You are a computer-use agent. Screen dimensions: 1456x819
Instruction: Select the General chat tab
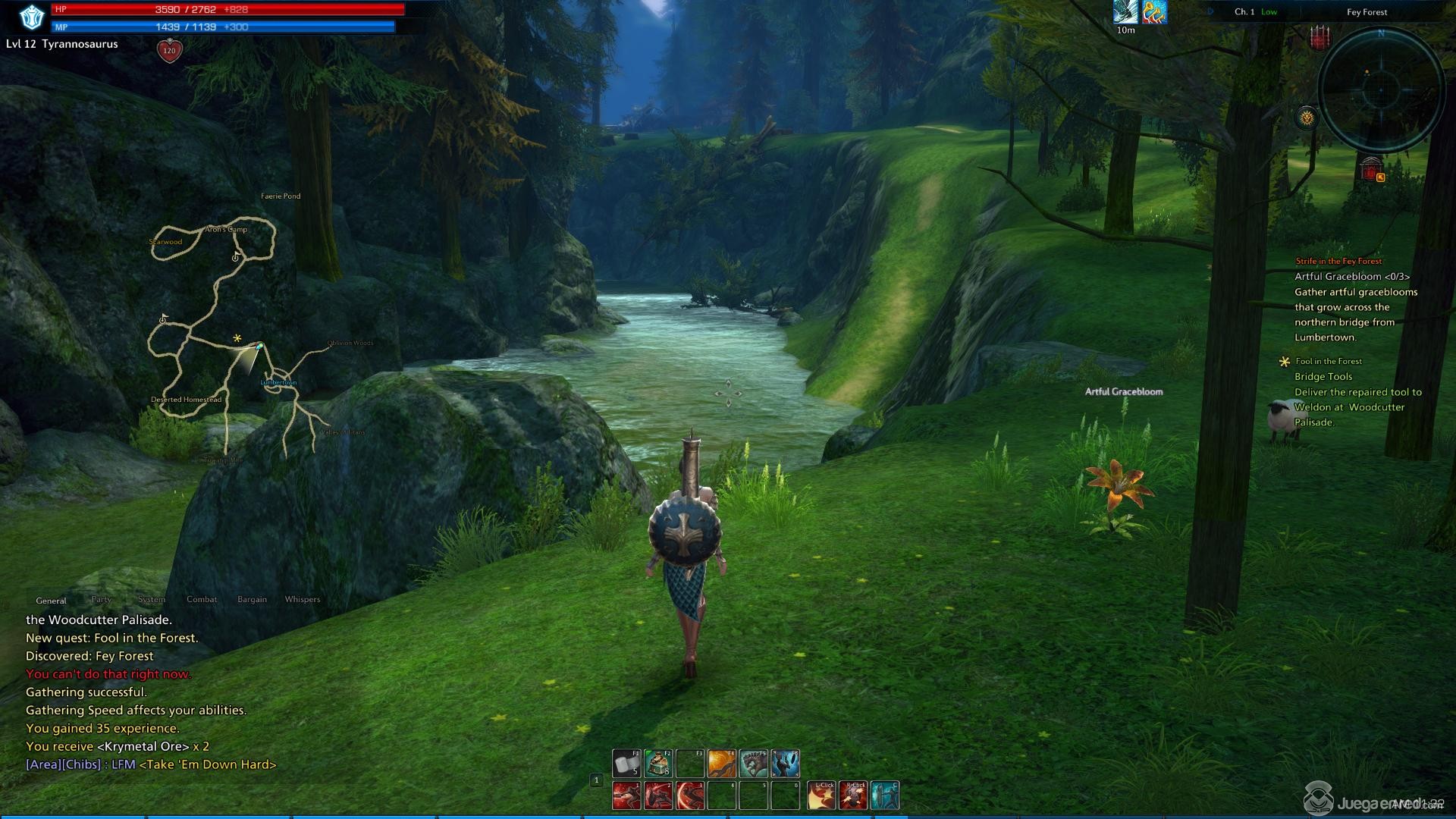click(51, 601)
